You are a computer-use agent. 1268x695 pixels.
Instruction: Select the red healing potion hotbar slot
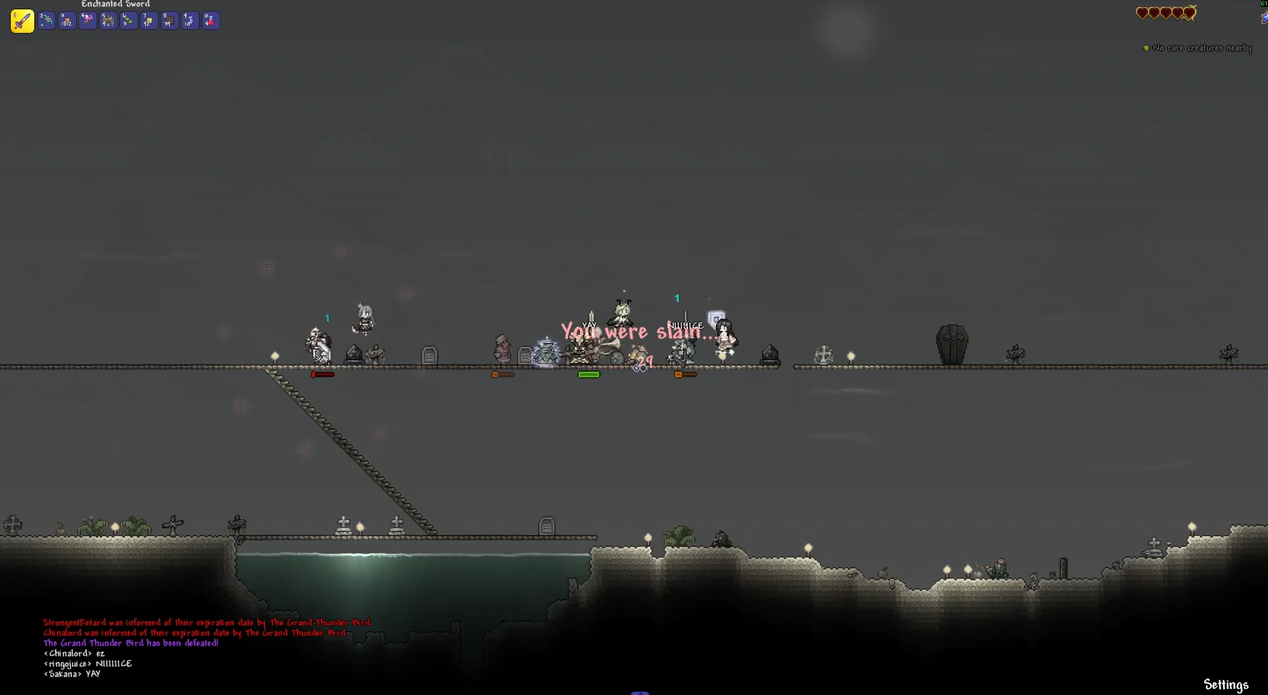pos(210,21)
